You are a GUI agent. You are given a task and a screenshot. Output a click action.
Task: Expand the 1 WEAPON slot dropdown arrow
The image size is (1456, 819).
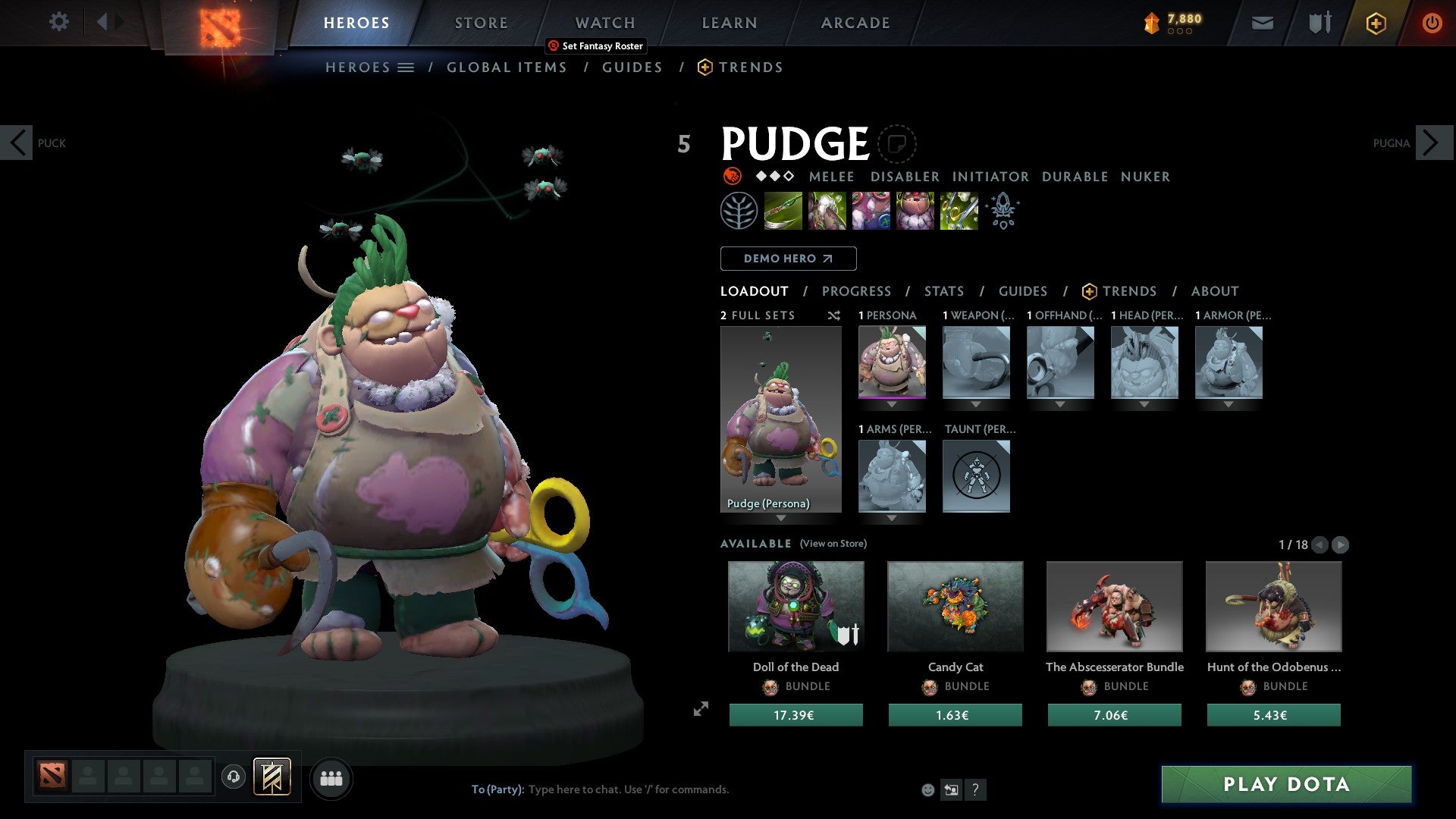tap(976, 404)
